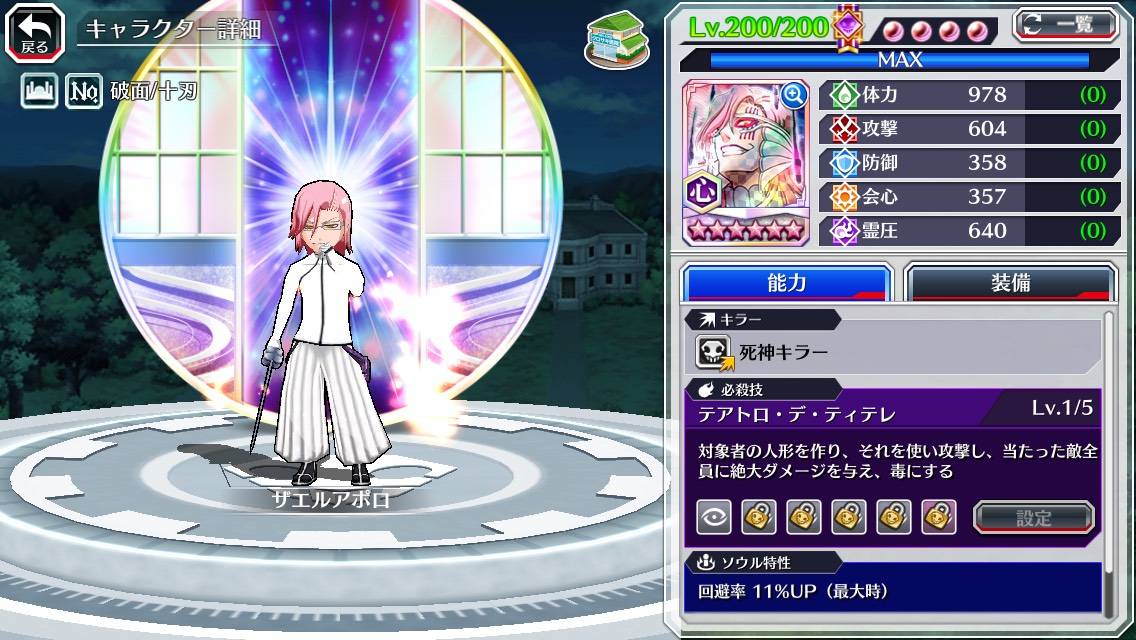Toggle the eye icon for skill preview

(714, 517)
